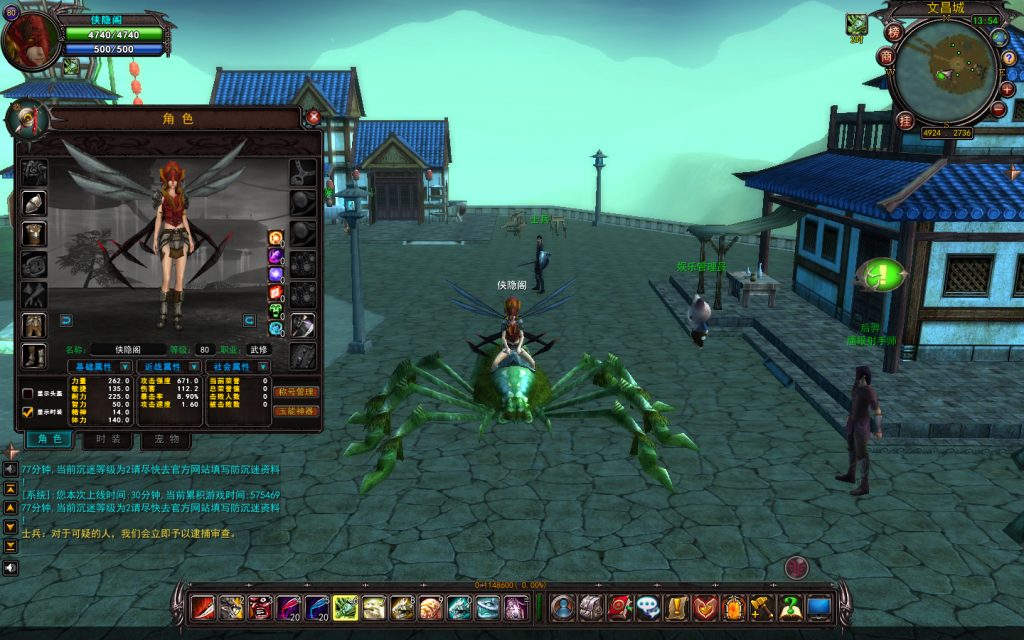The image size is (1024, 640).
Task: Open the backpack inventory icon
Action: click(591, 606)
